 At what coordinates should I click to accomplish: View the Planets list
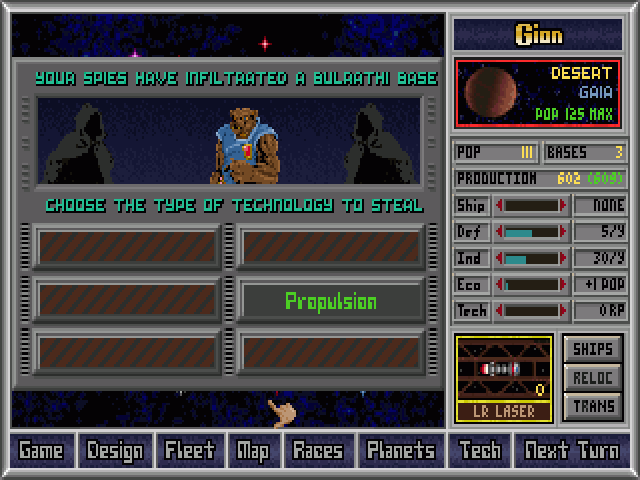[400, 450]
